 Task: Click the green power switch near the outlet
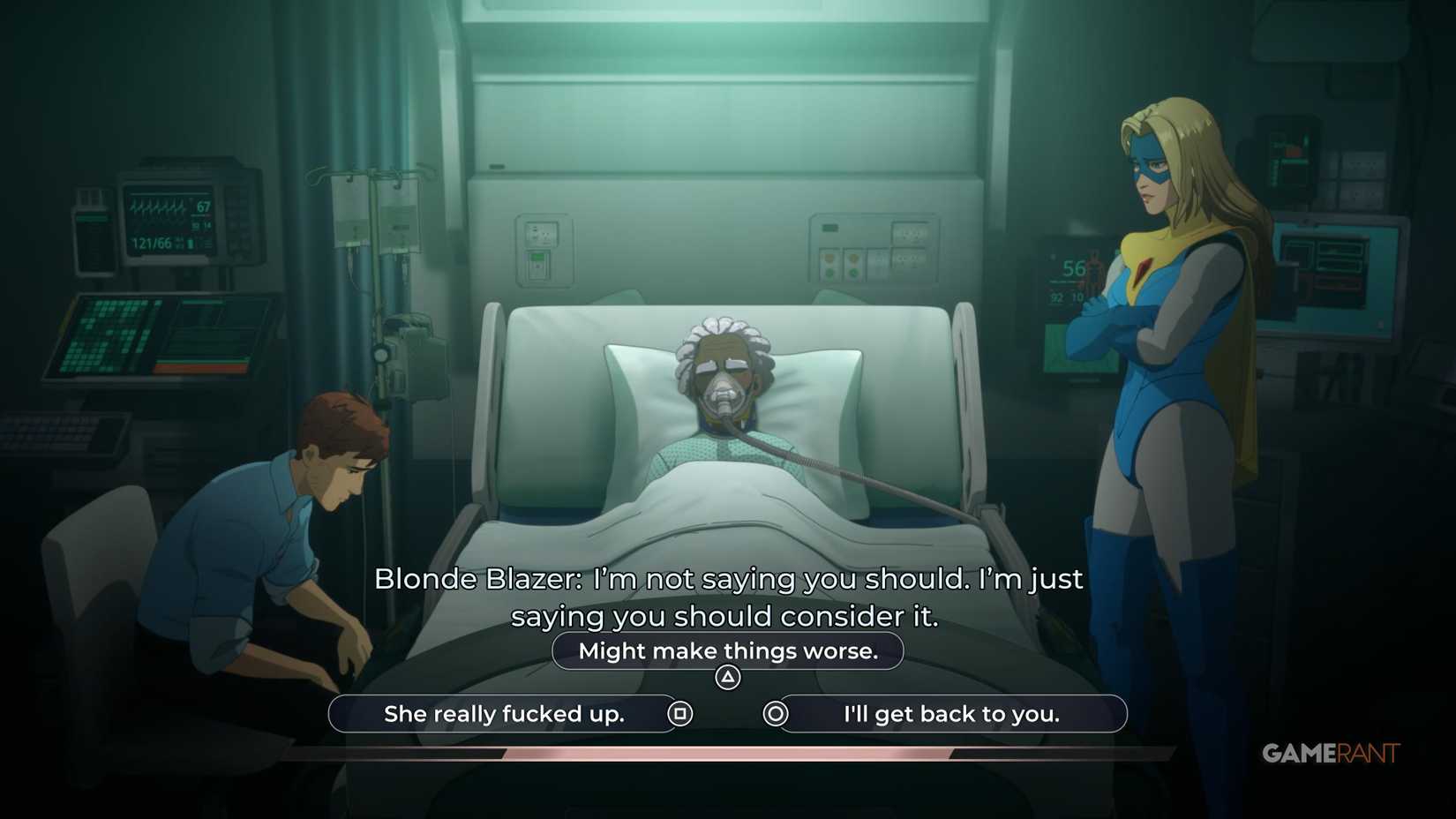[537, 257]
